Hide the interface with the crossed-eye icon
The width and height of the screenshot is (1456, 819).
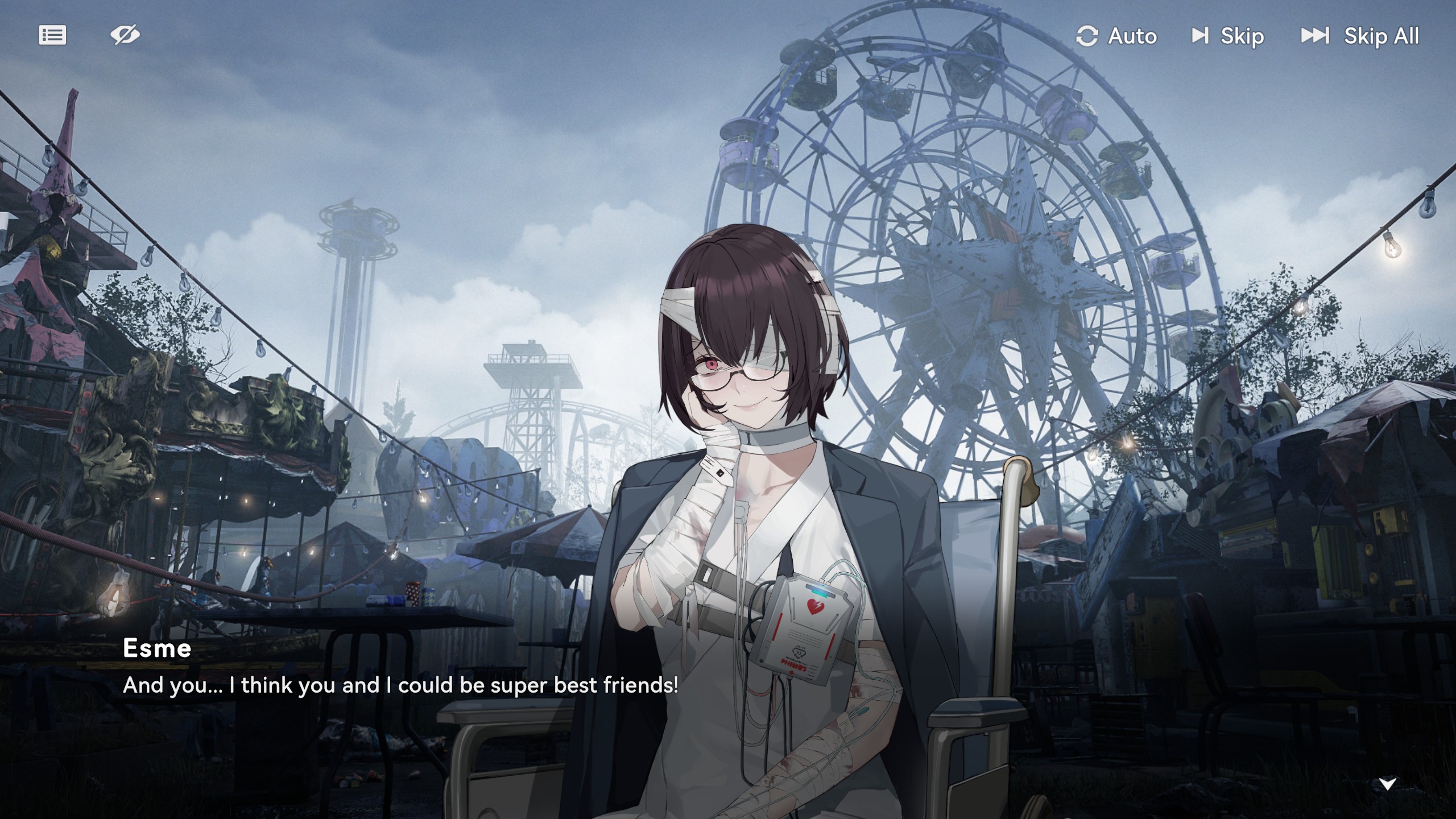pyautogui.click(x=125, y=35)
